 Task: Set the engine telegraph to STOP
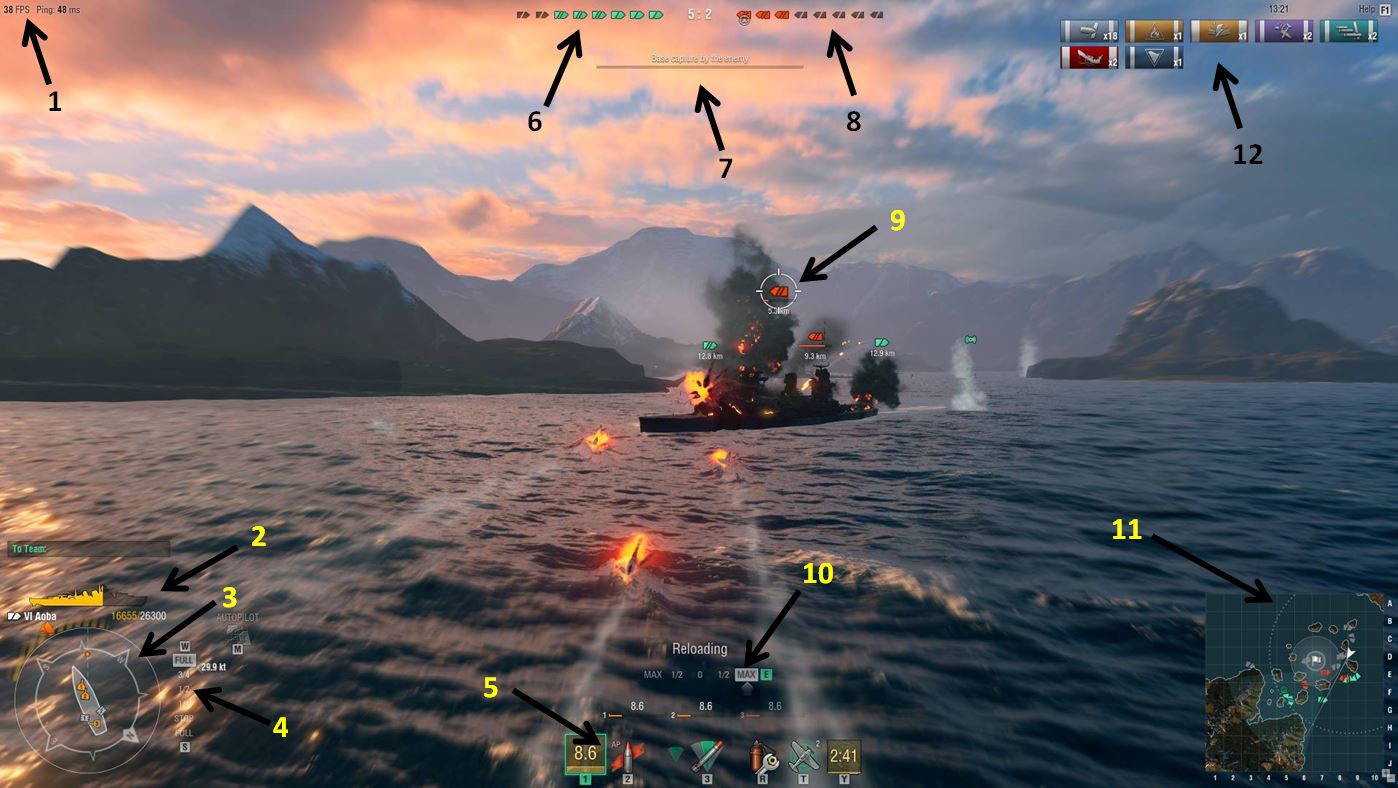[184, 718]
